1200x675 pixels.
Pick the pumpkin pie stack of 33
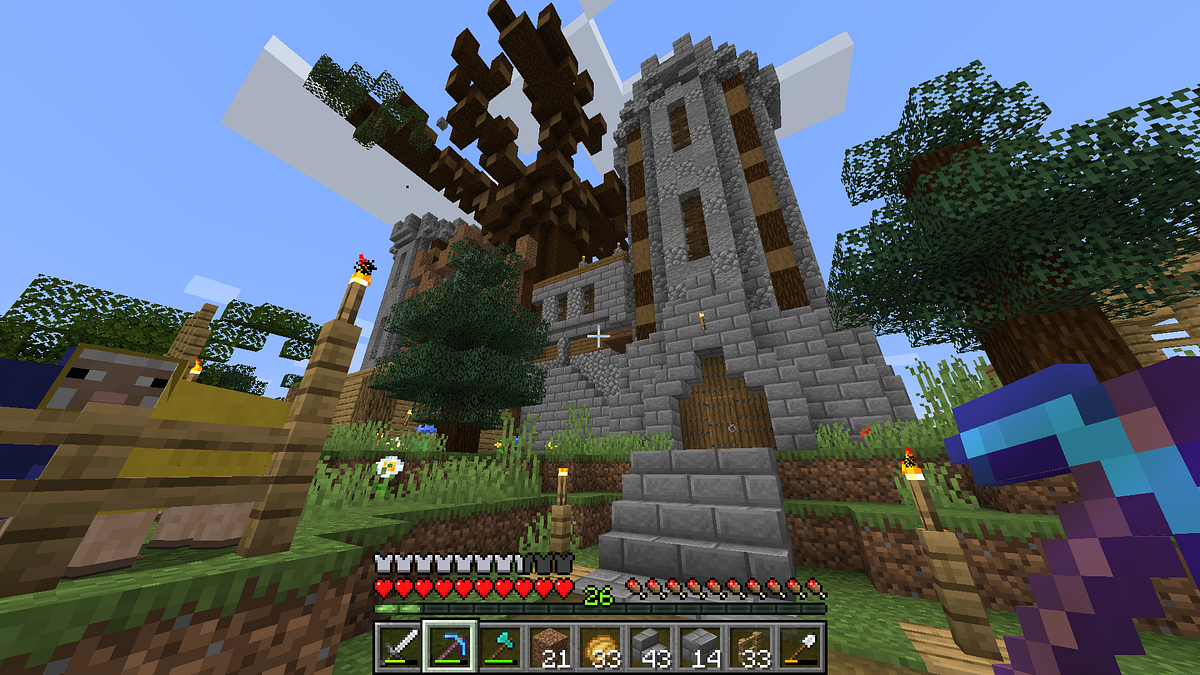pyautogui.click(x=599, y=647)
